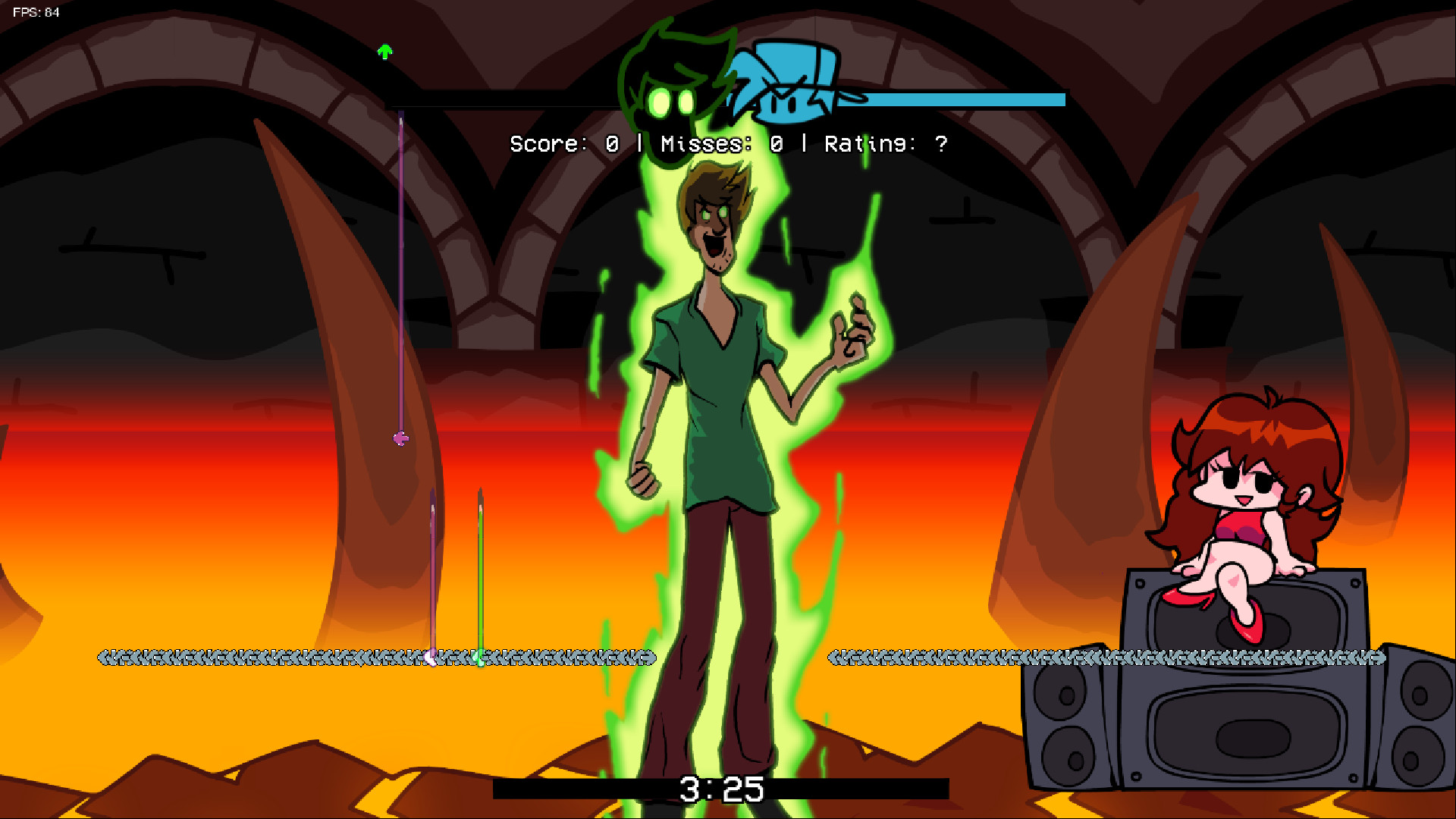The image size is (1456, 819).
Task: Click the long purple note trail
Action: pyautogui.click(x=398, y=265)
